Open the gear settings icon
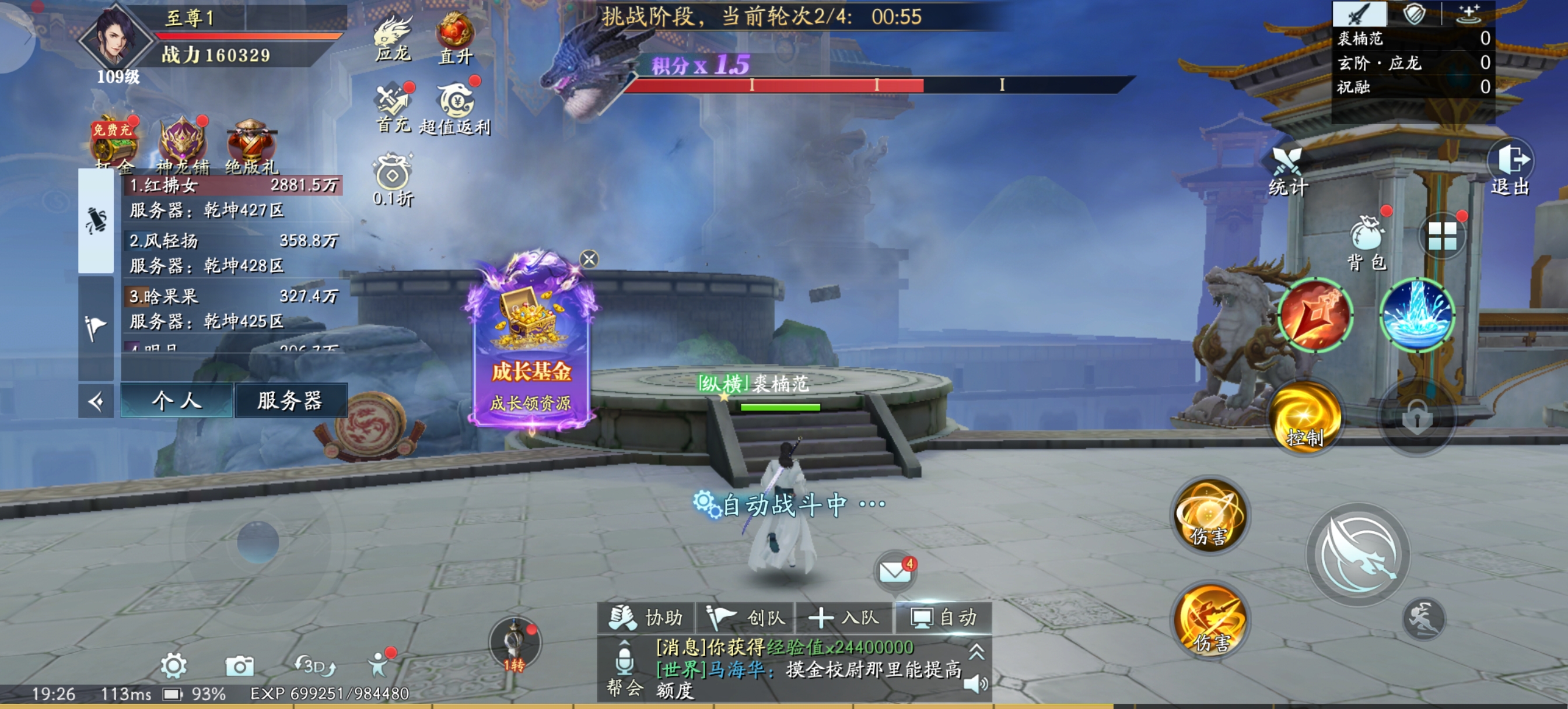The image size is (1568, 709). click(173, 666)
